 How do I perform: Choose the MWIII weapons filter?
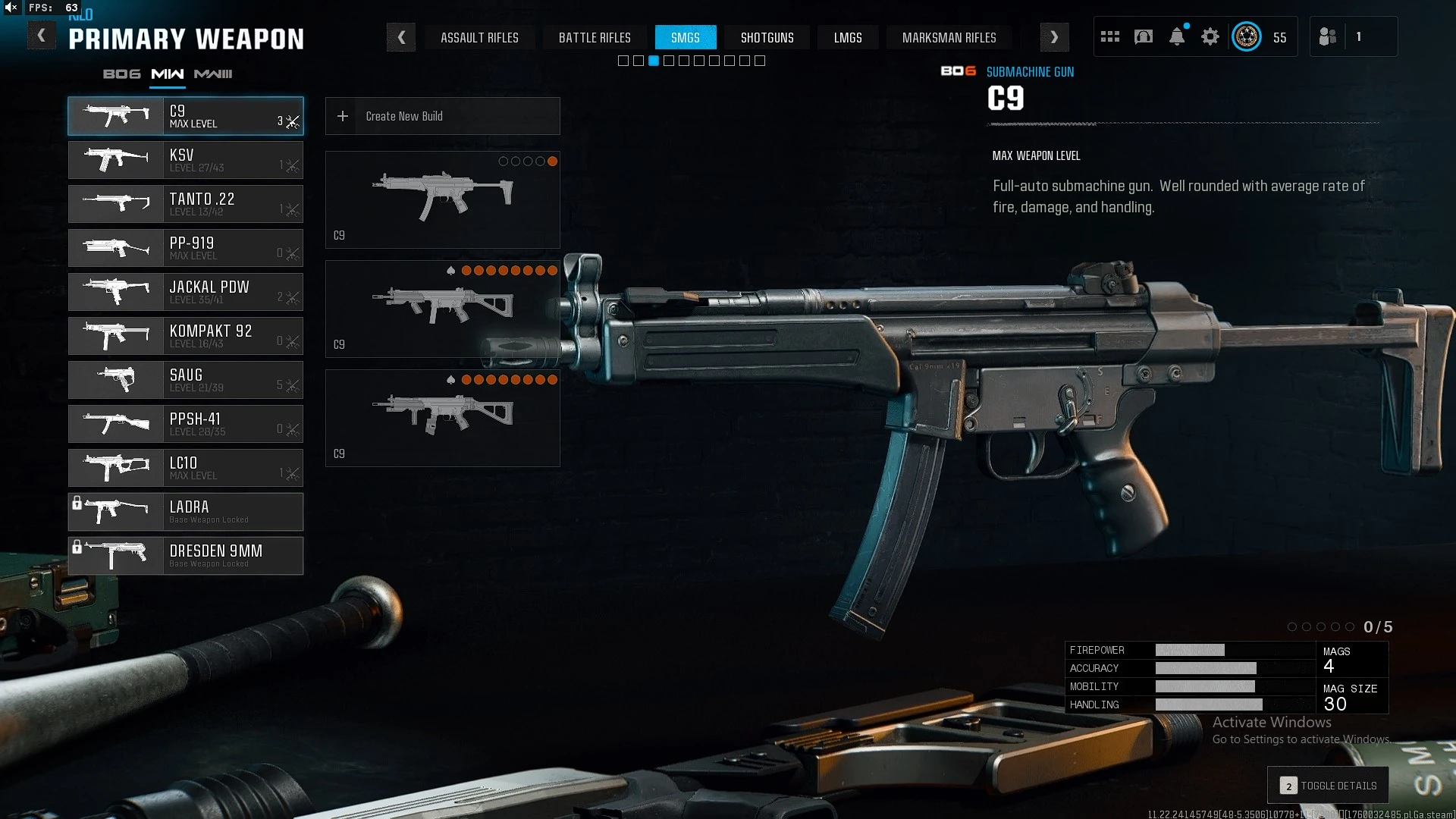pos(213,74)
